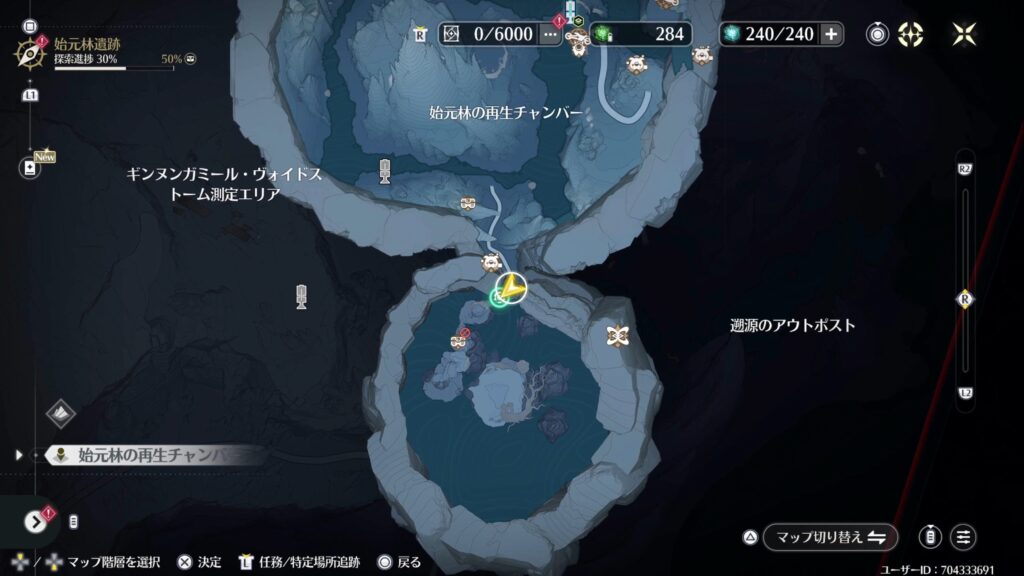Open the card icon marked New
The width and height of the screenshot is (1024, 576).
point(30,167)
